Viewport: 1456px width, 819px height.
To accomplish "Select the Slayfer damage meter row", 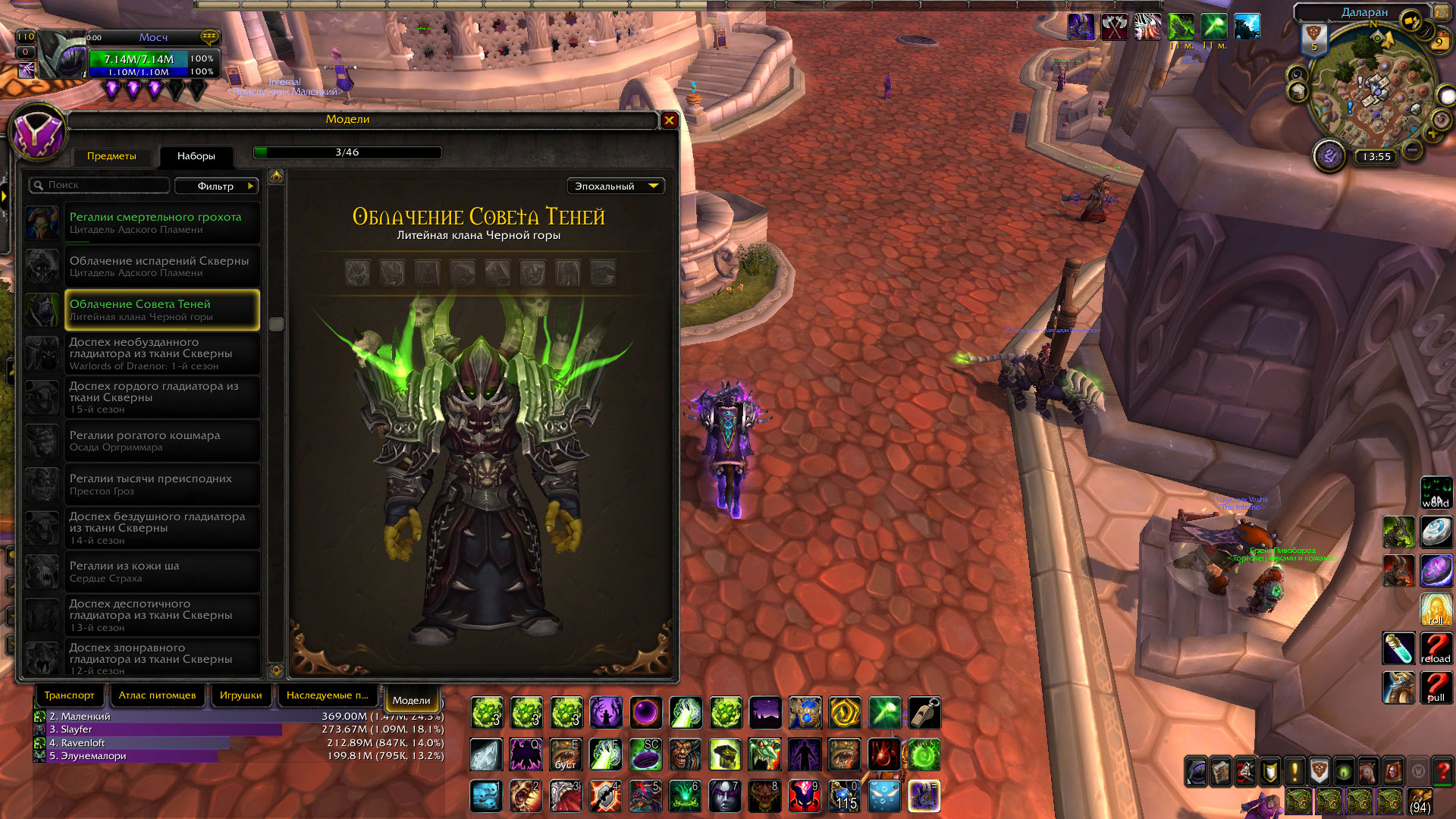I will (x=159, y=730).
